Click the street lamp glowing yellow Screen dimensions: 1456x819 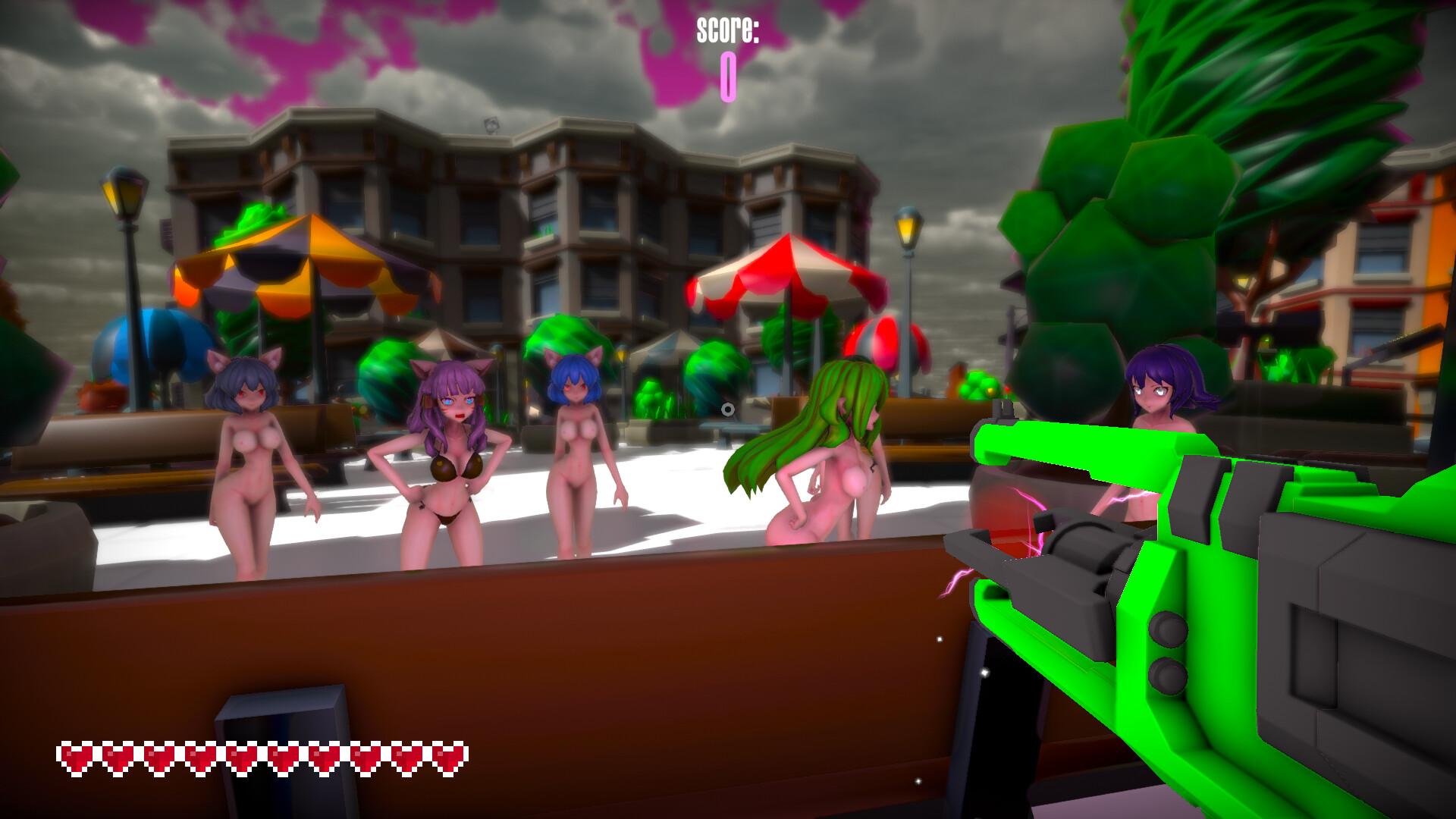(x=906, y=227)
